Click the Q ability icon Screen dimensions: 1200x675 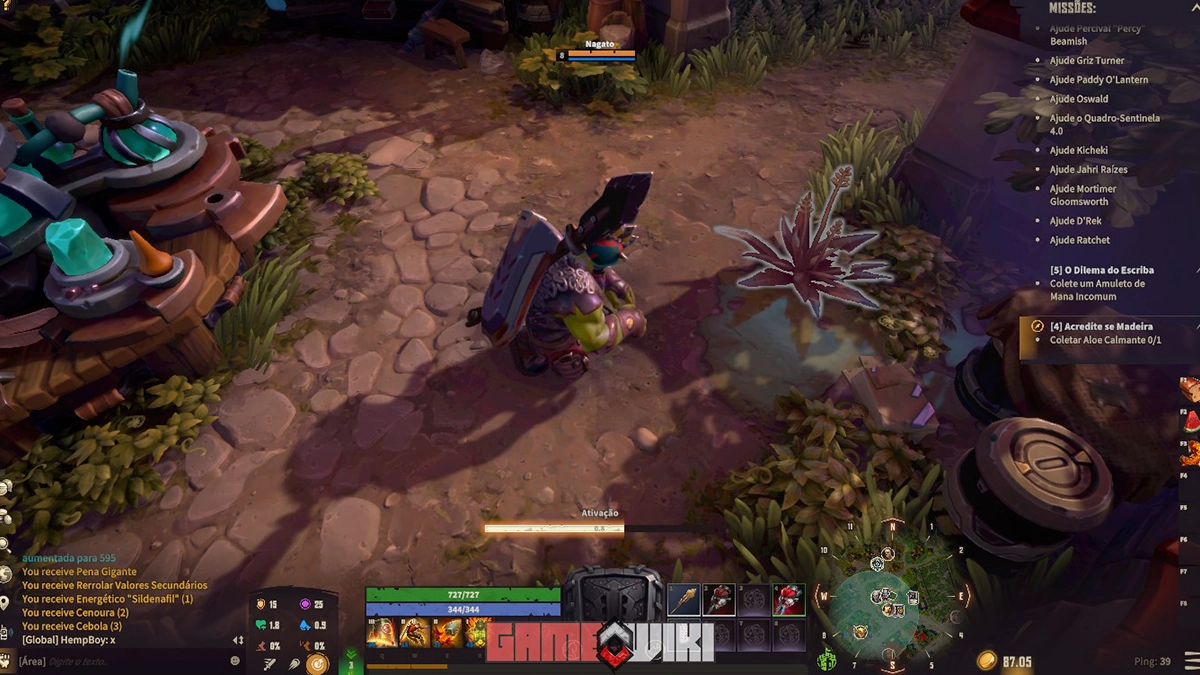click(382, 632)
